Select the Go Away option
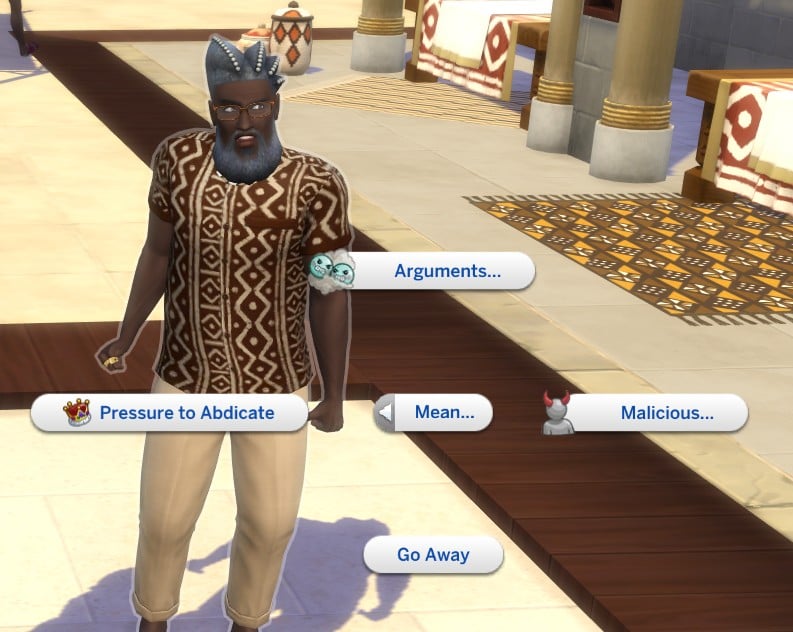Image resolution: width=793 pixels, height=632 pixels. [x=433, y=555]
